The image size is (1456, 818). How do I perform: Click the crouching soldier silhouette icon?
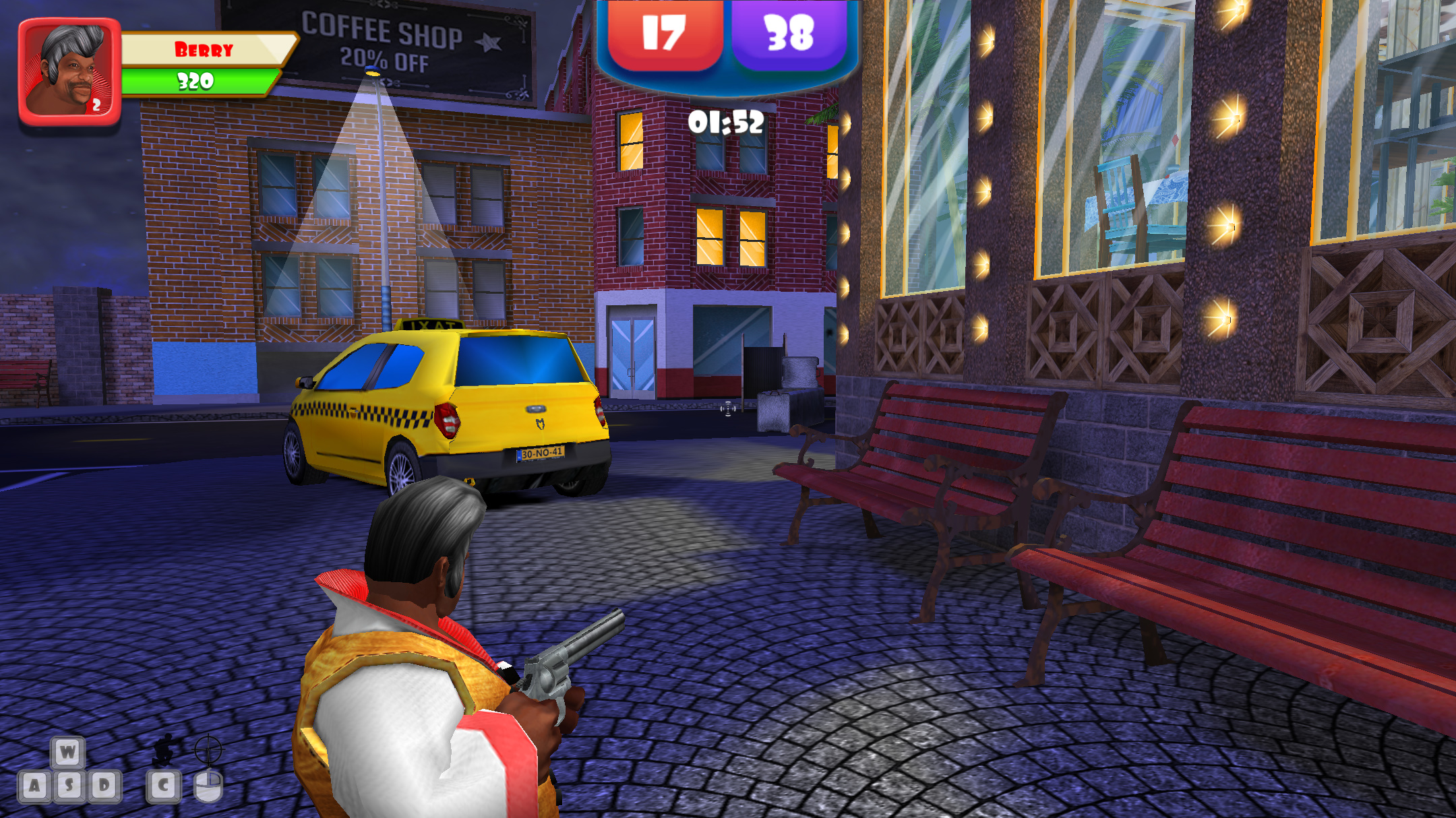tap(164, 750)
